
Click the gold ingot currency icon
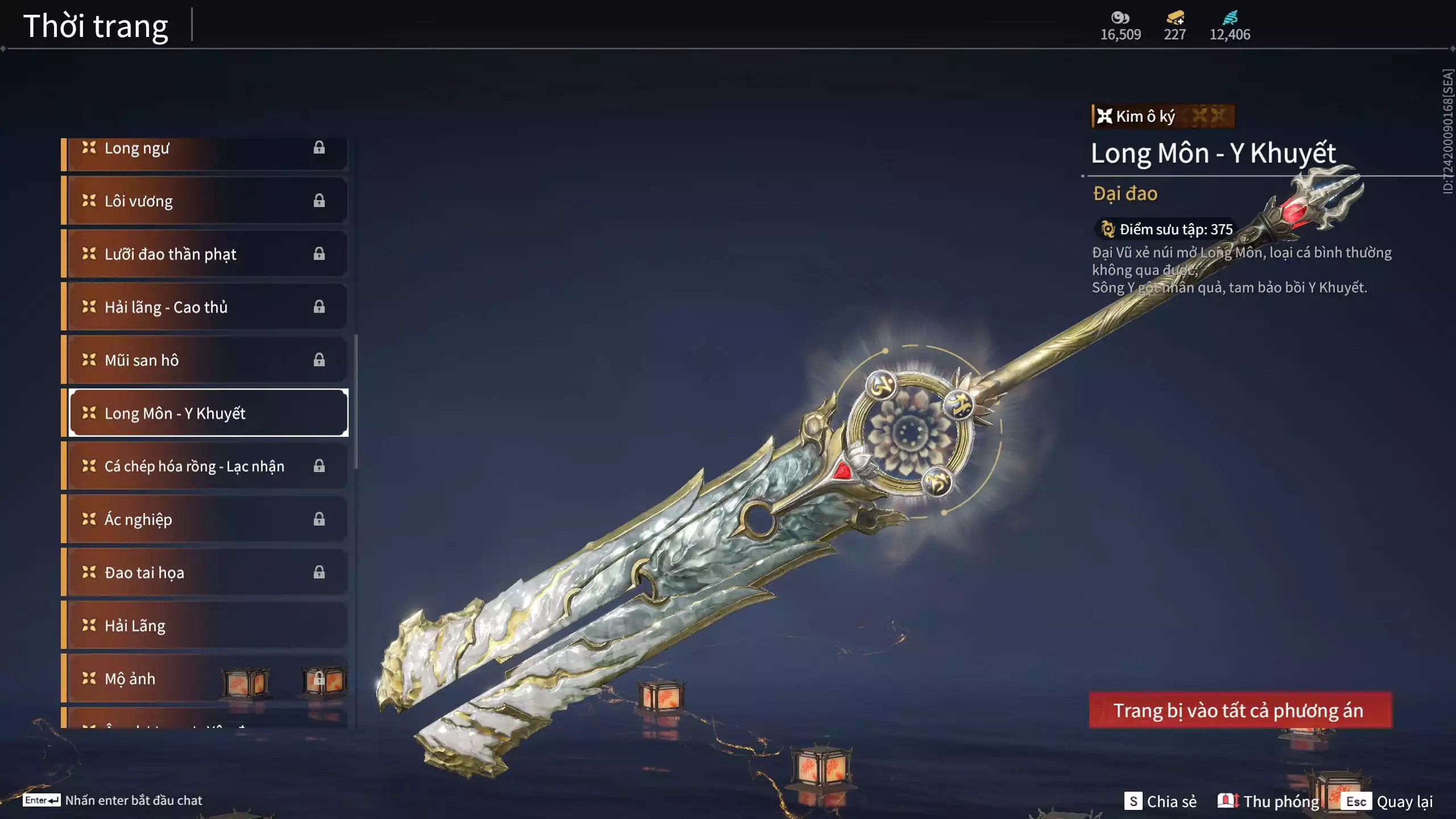[x=1175, y=18]
